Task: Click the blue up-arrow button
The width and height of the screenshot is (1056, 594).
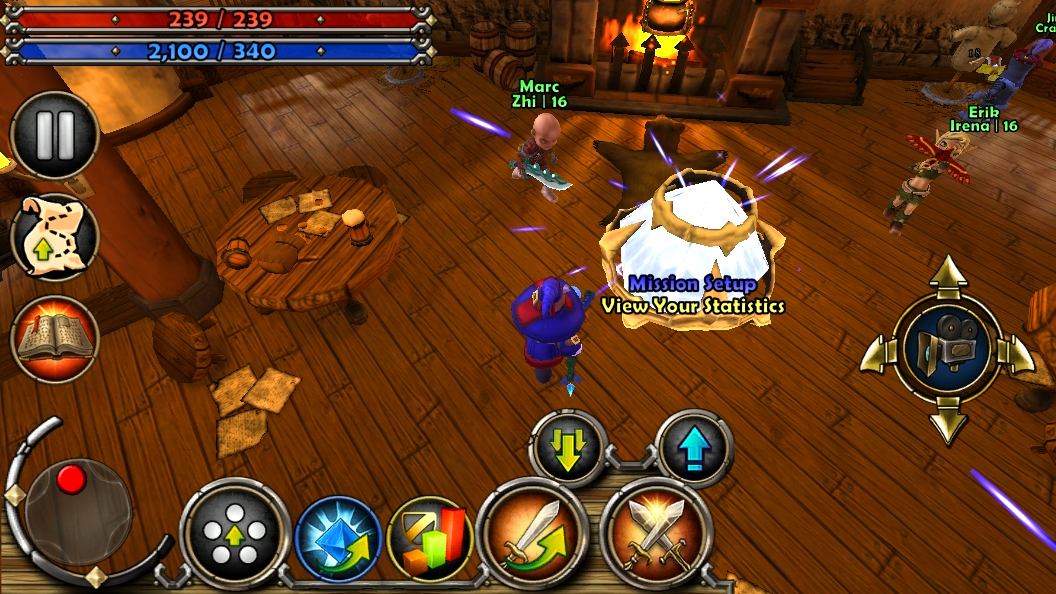Action: (695, 449)
